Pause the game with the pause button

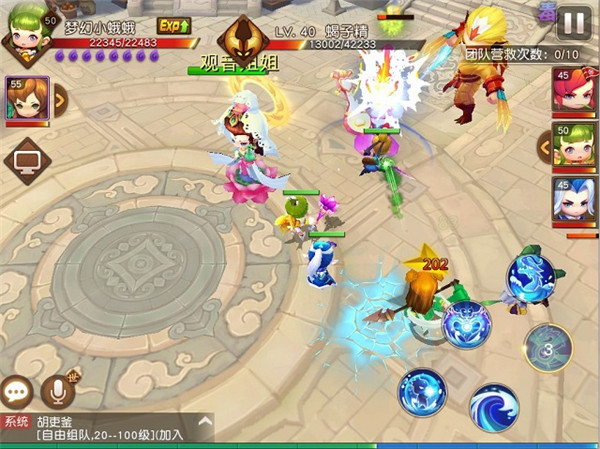point(574,22)
